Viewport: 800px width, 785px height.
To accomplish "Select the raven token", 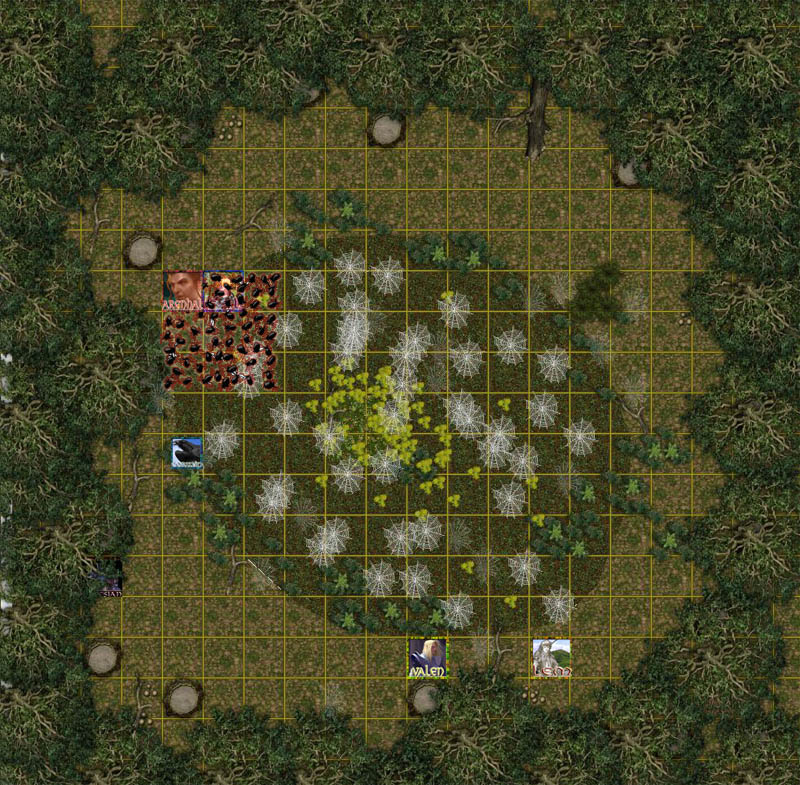I will point(186,454).
